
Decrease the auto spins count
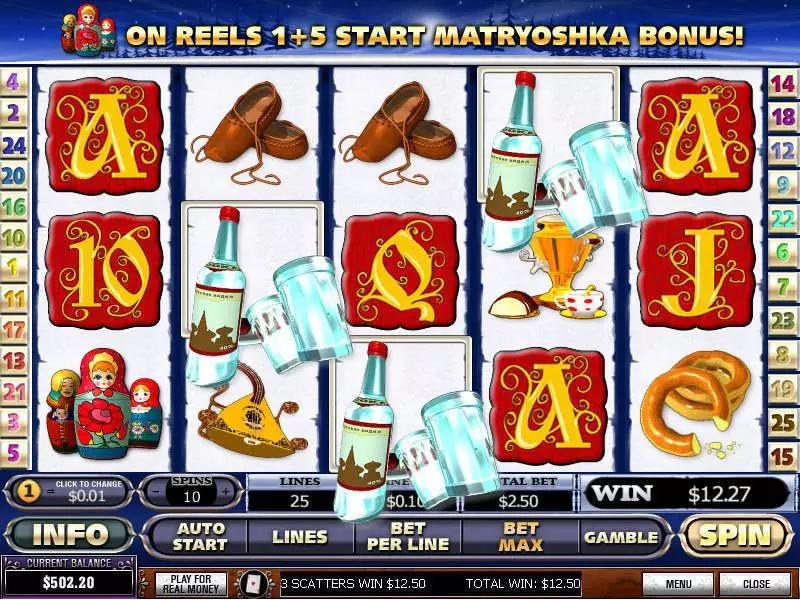click(x=153, y=492)
